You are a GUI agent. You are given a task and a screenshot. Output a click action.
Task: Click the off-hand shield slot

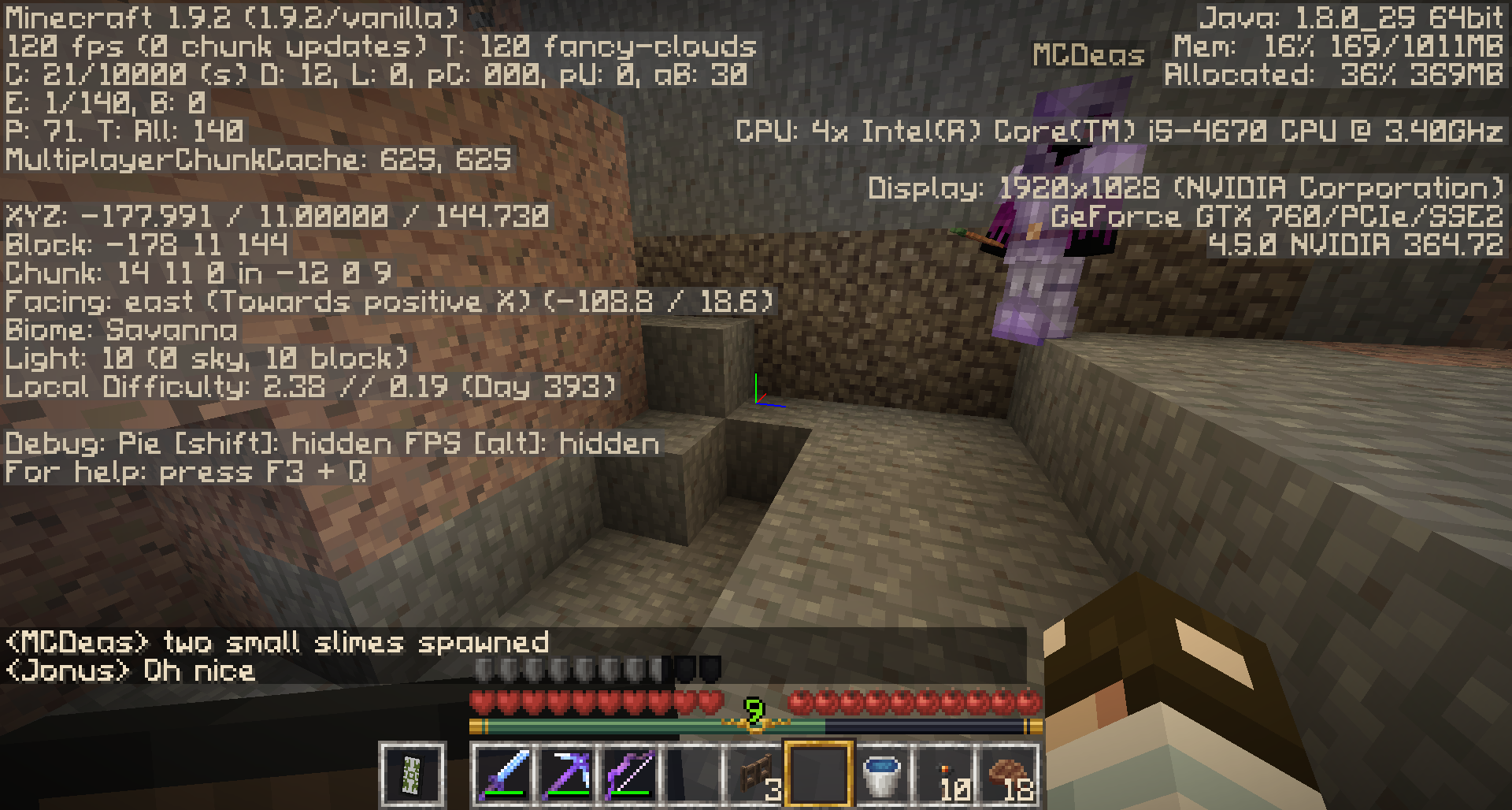412,774
